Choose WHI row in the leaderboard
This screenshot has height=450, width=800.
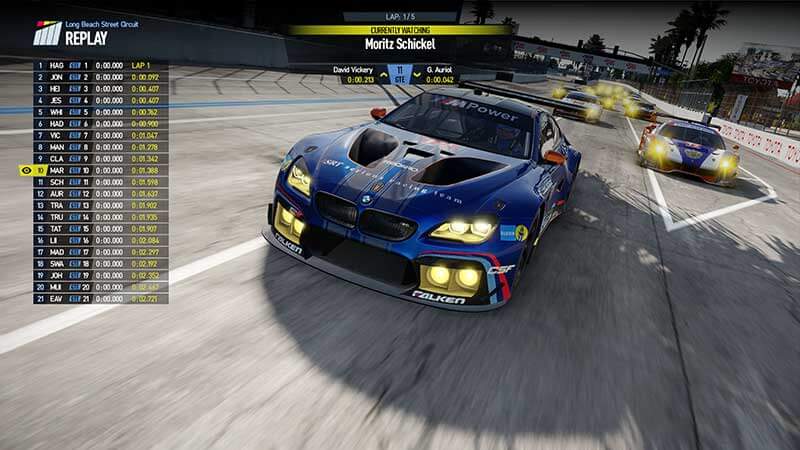point(57,112)
